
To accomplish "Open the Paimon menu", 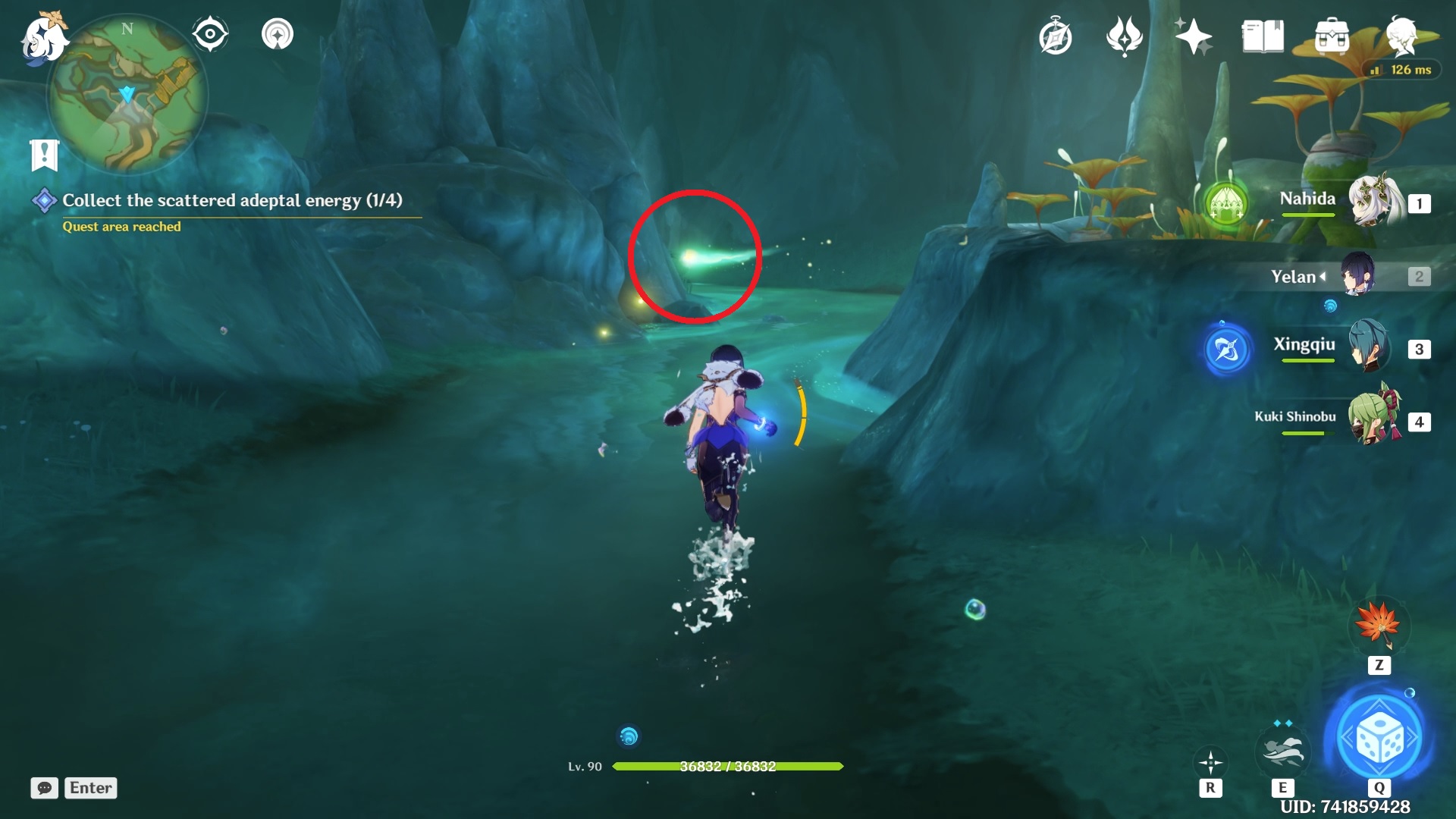I will point(42,38).
